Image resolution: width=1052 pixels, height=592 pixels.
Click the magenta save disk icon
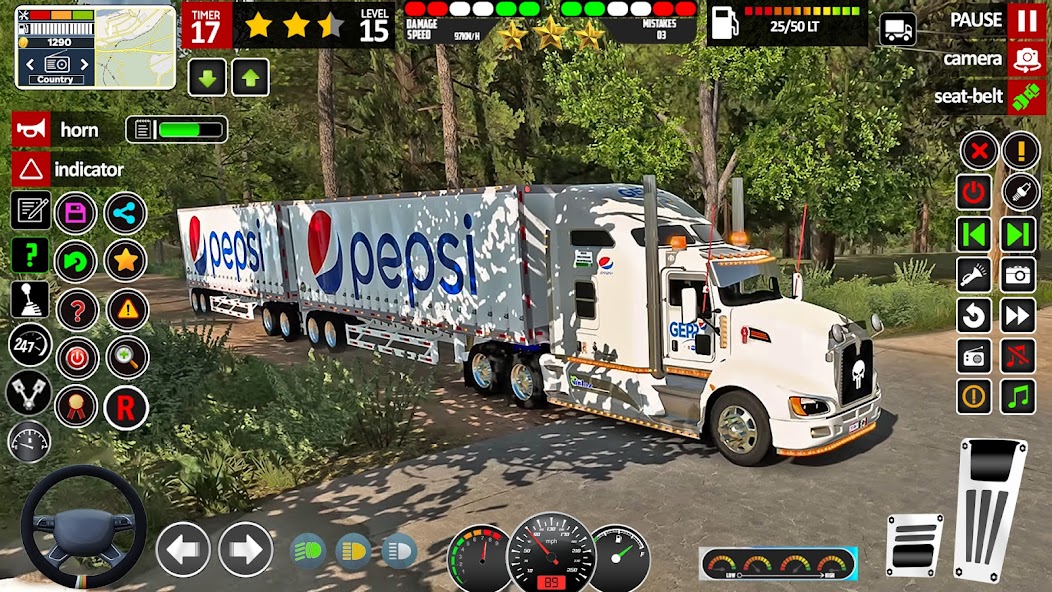point(75,212)
